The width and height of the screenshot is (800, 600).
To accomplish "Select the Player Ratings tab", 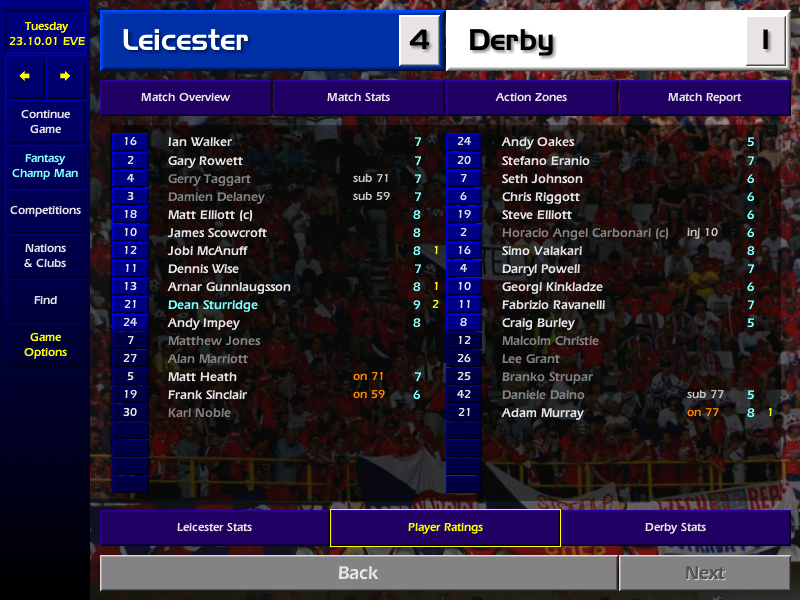I will [x=445, y=527].
